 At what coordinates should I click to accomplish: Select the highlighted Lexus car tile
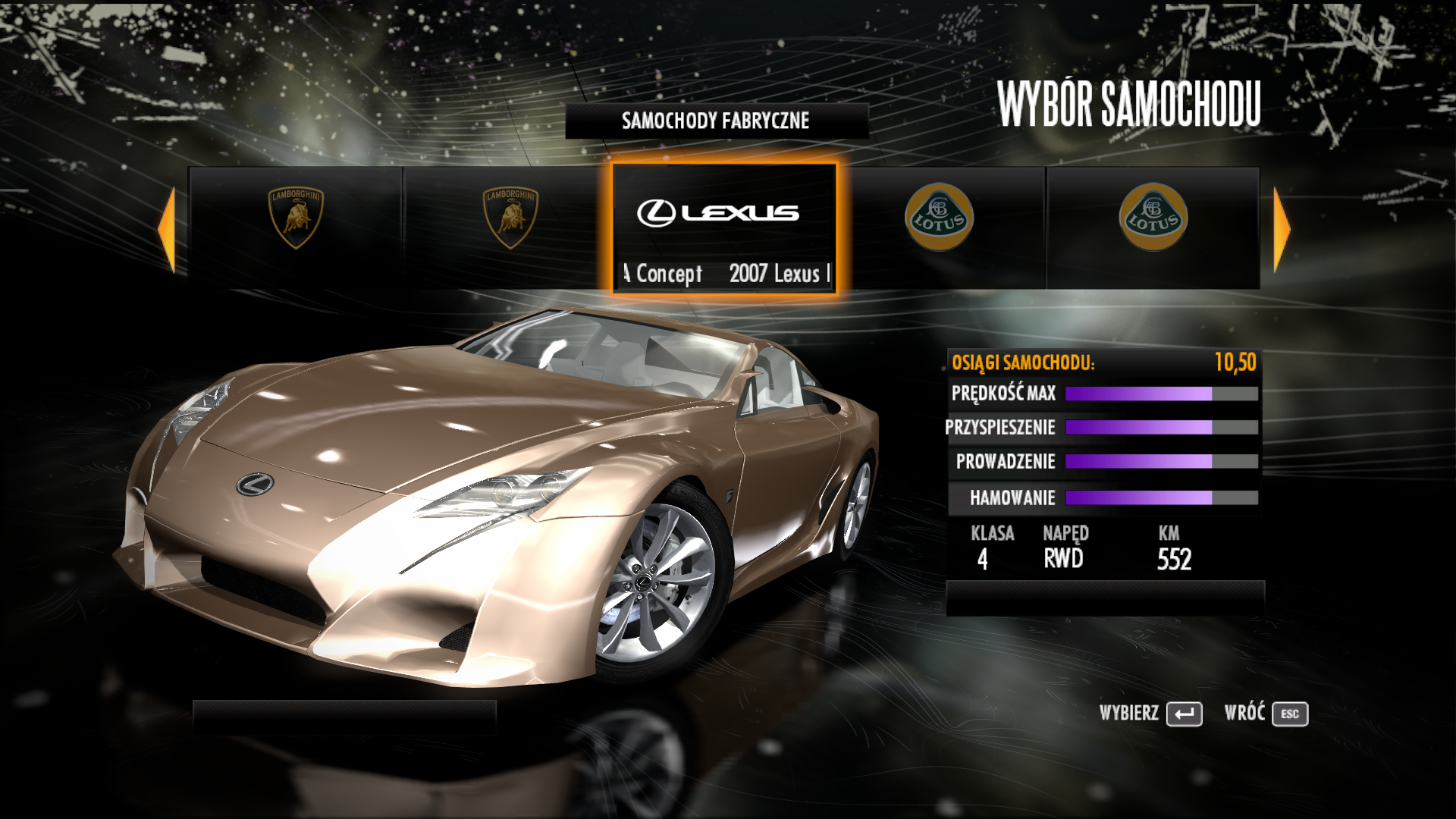724,227
